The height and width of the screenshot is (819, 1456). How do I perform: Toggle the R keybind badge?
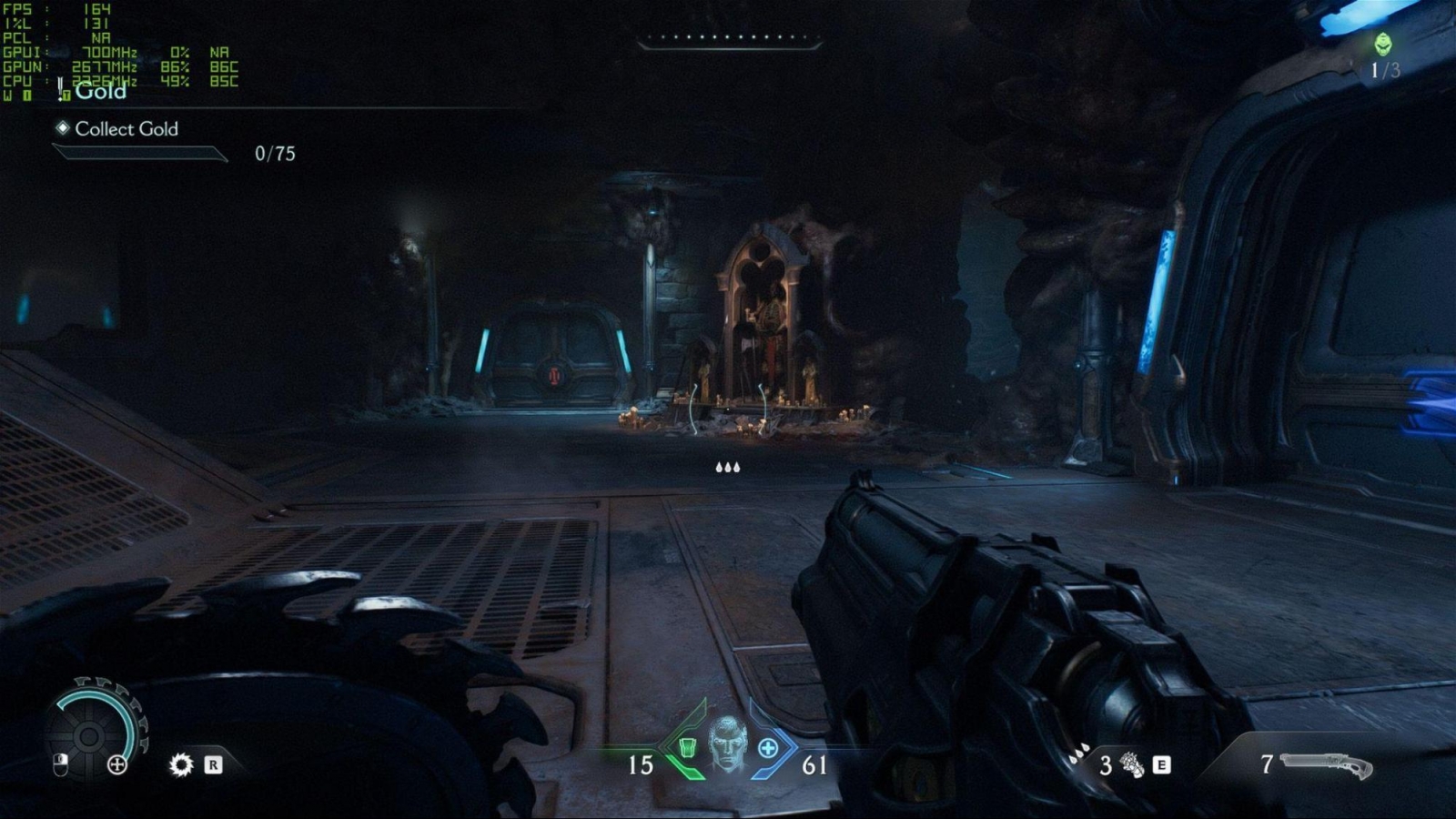tap(213, 765)
